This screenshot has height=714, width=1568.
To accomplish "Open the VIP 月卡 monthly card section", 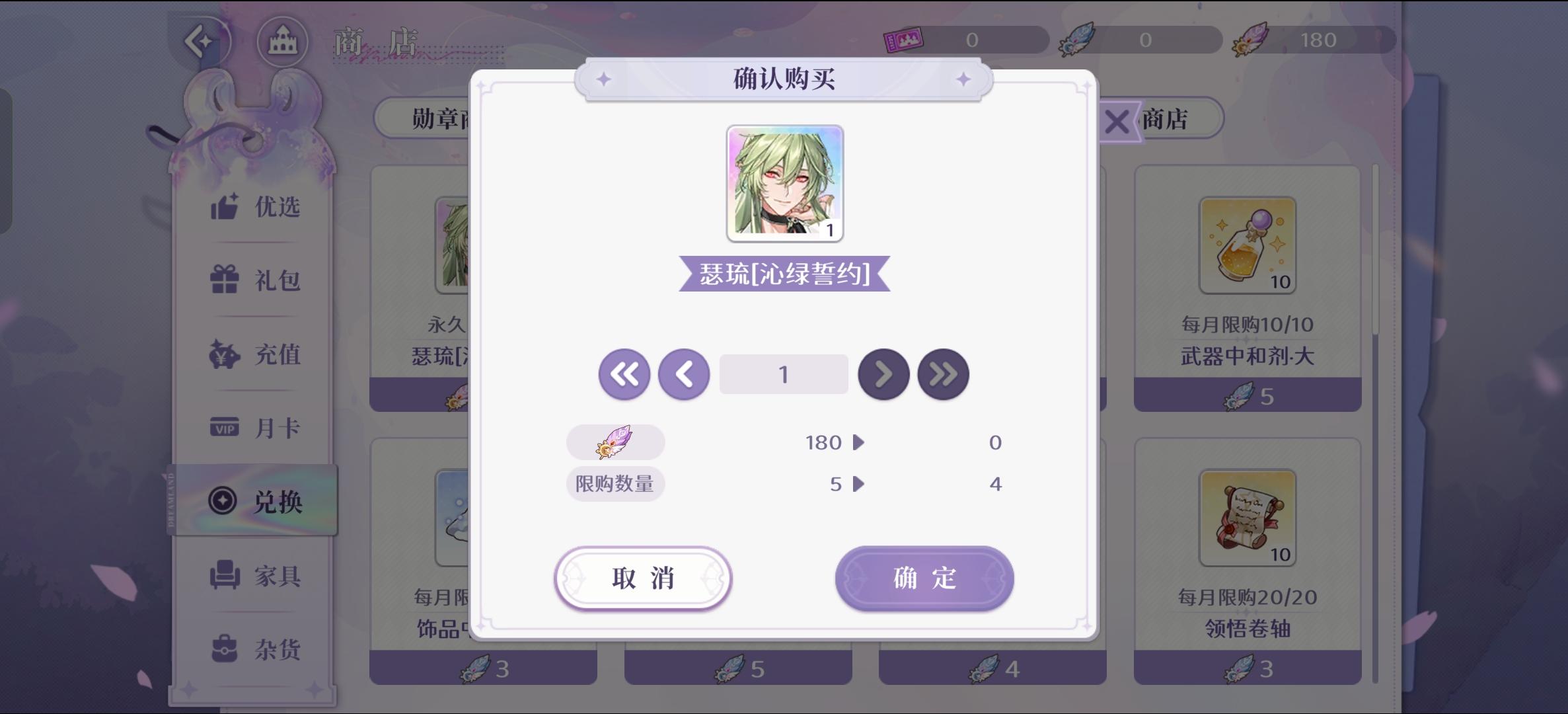I will click(x=258, y=428).
